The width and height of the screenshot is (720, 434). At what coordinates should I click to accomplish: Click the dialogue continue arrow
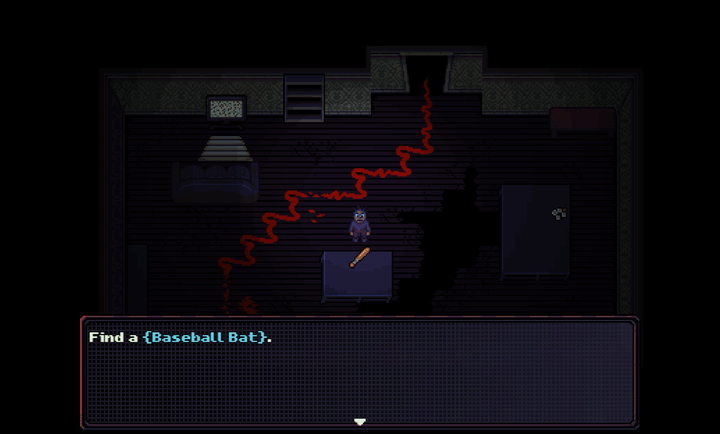[360, 422]
